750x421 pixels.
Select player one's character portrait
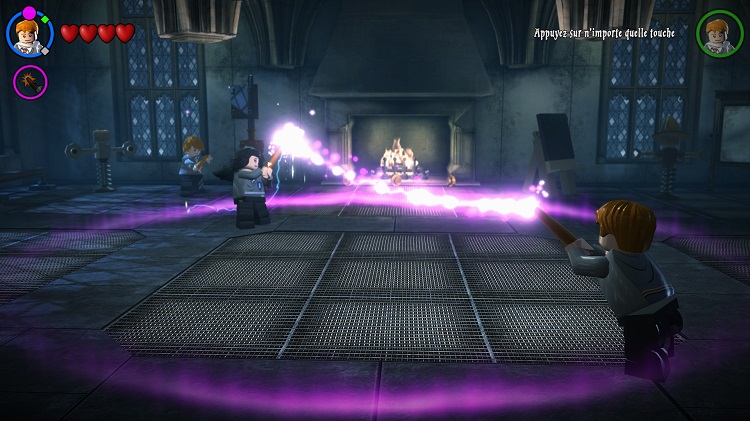(29, 34)
